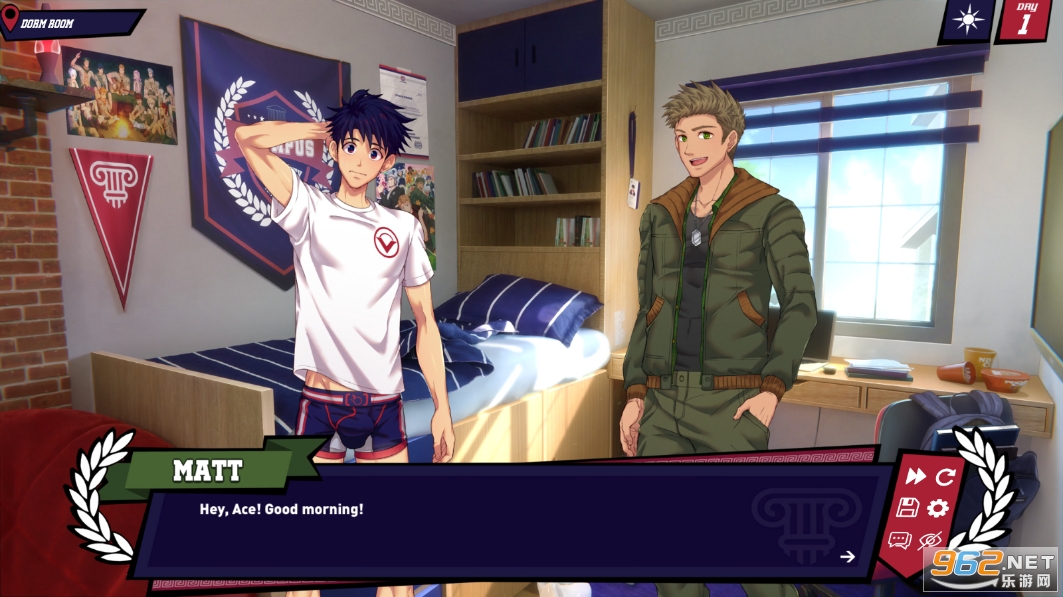This screenshot has width=1063, height=597.
Task: Advance dialogue using the arrow
Action: (x=848, y=557)
